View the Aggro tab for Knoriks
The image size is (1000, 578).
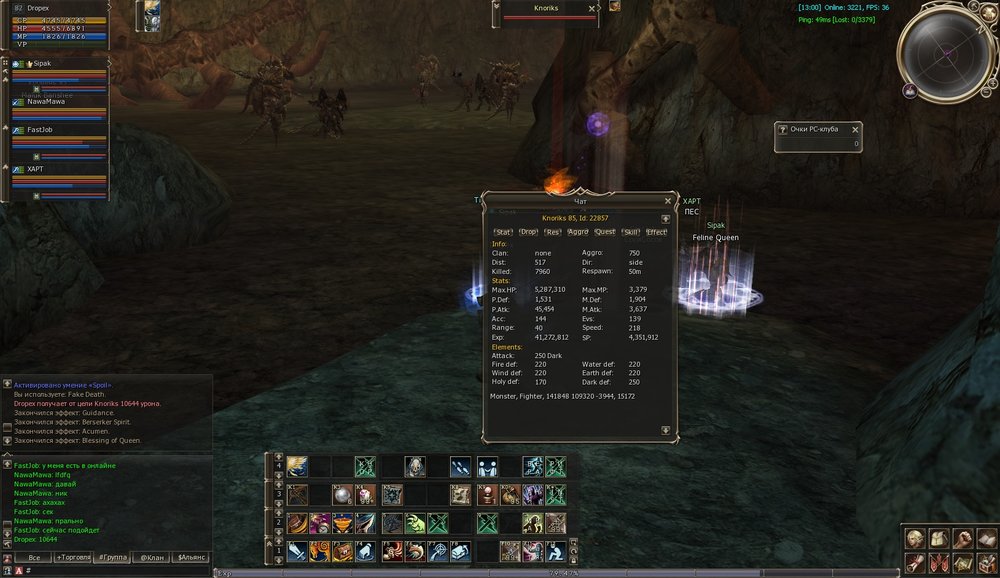[x=578, y=232]
